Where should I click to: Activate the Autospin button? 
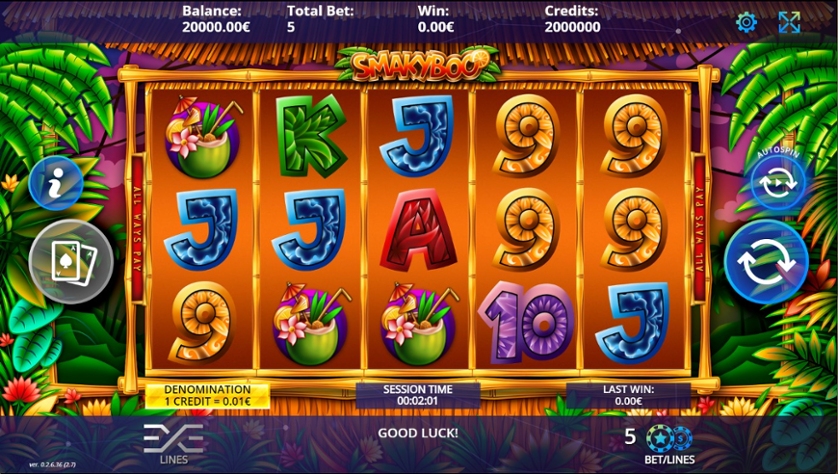[778, 184]
